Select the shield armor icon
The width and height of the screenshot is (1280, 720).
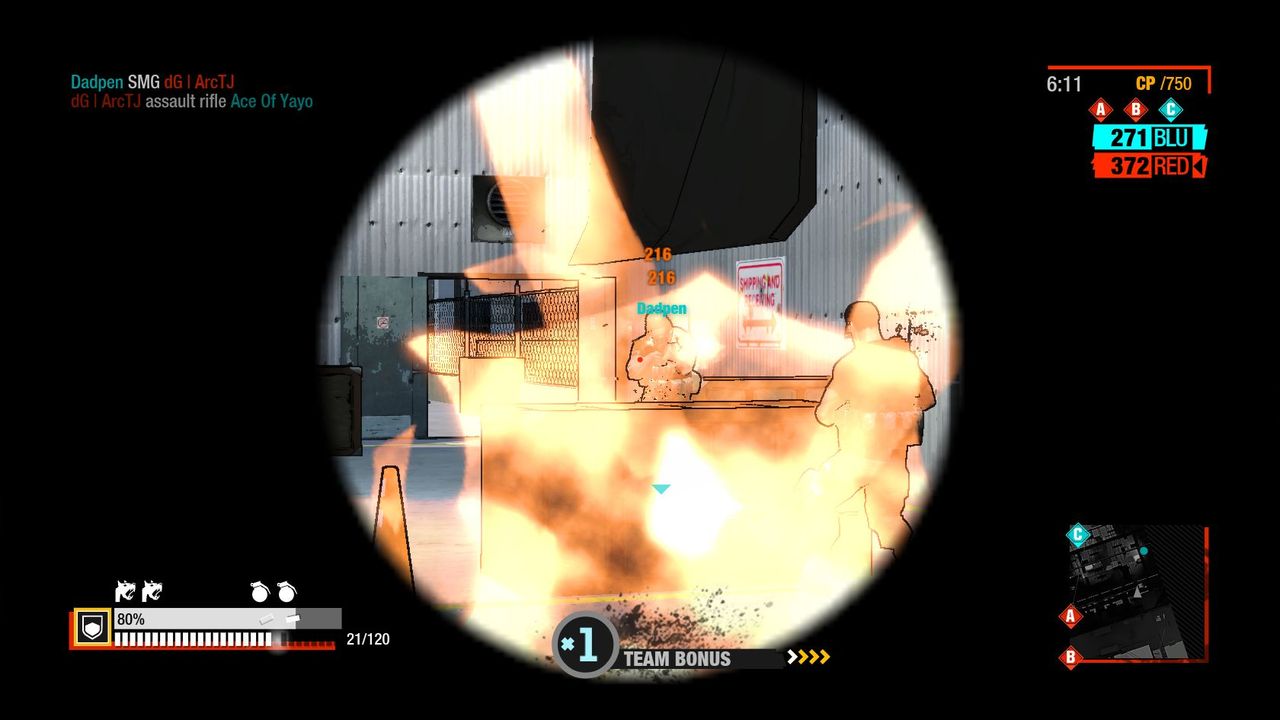(93, 625)
